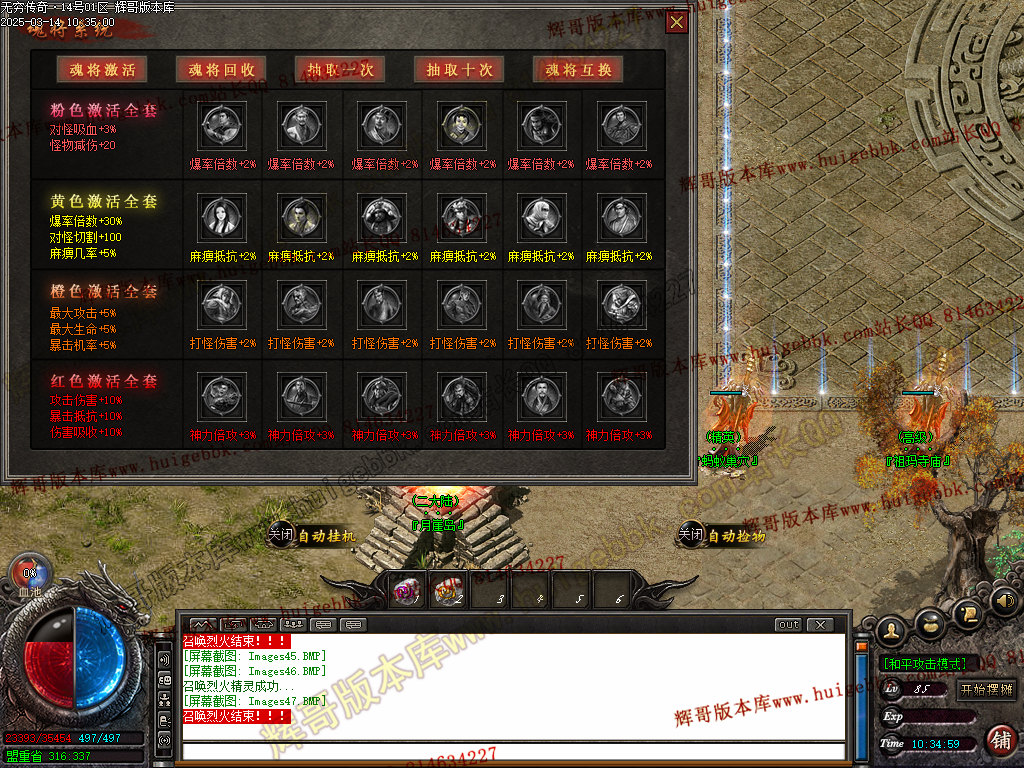This screenshot has height=768, width=1024.
Task: Close the soul general system window
Action: 677,22
